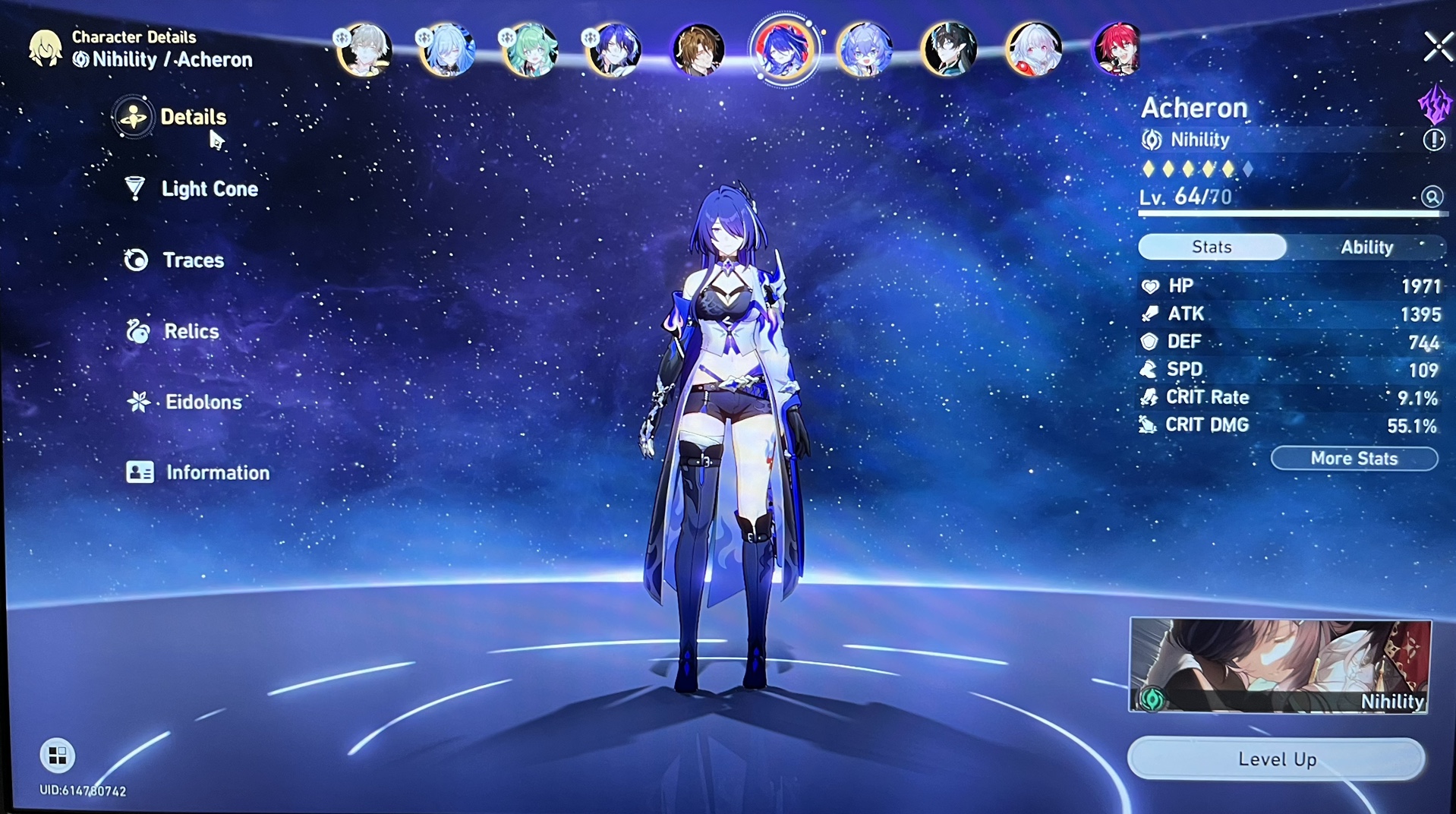
Task: Switch to the Ability tab
Action: point(1367,247)
